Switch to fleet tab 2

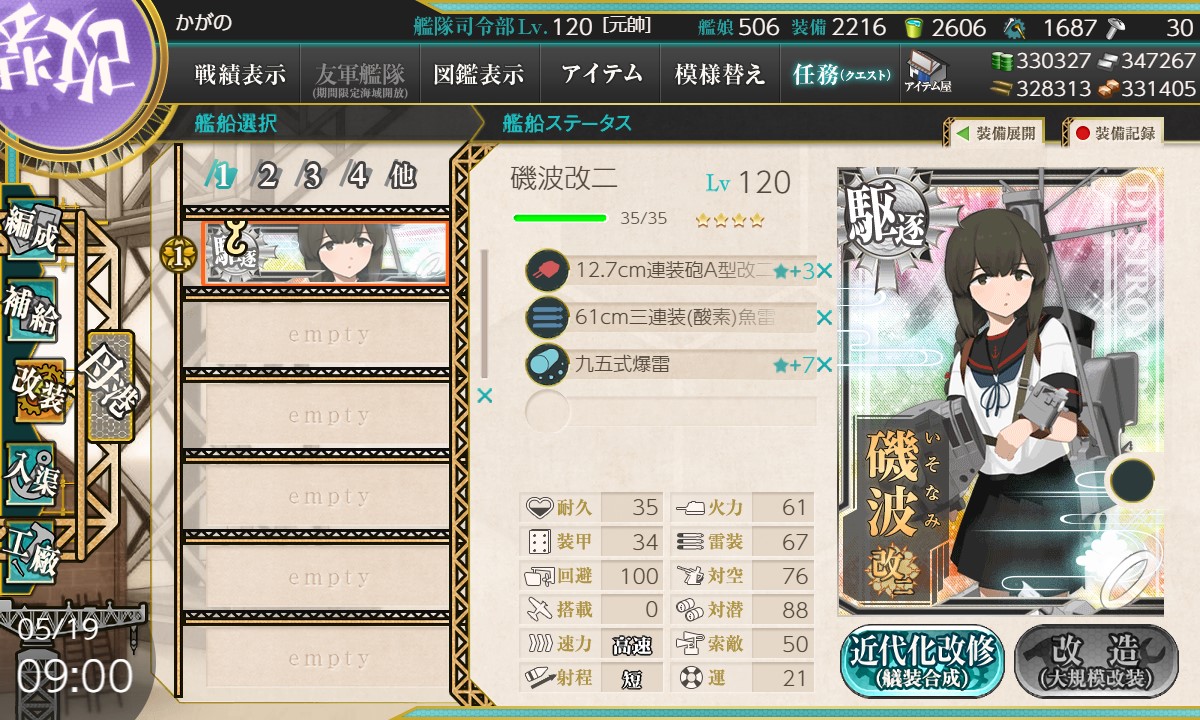267,177
